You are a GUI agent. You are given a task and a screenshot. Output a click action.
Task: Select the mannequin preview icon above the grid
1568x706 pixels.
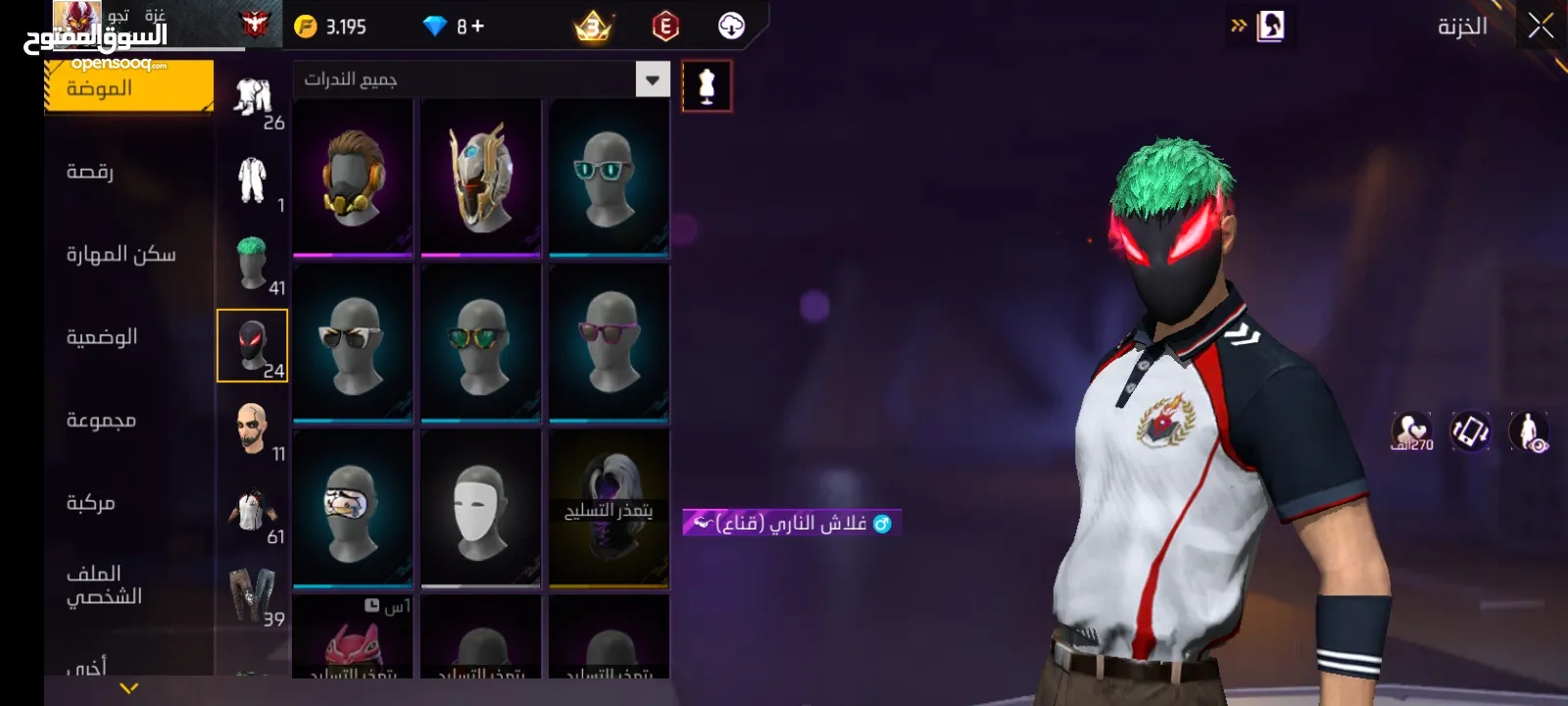click(x=708, y=84)
